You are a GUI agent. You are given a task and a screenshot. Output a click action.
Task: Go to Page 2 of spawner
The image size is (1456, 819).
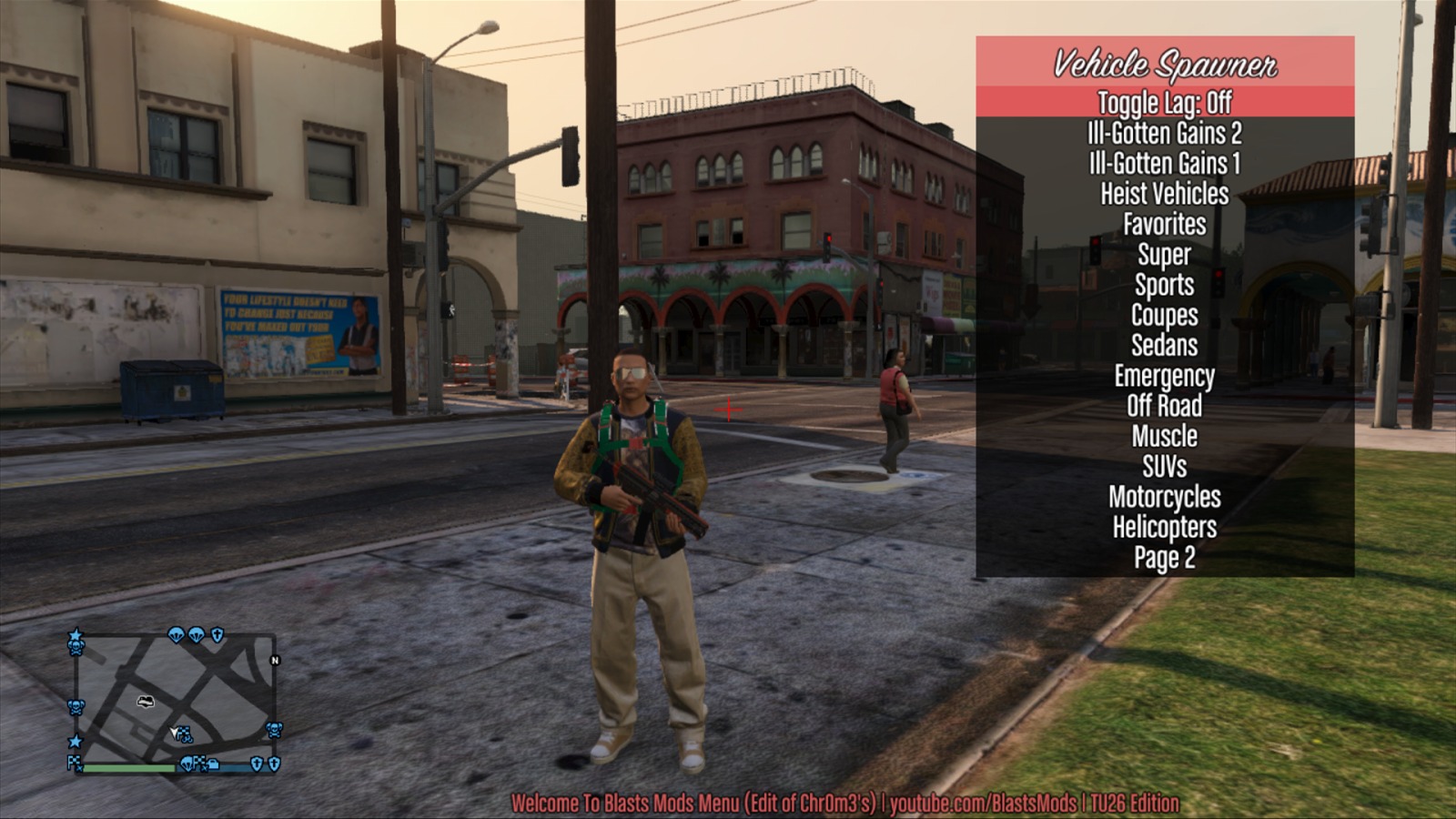point(1164,558)
